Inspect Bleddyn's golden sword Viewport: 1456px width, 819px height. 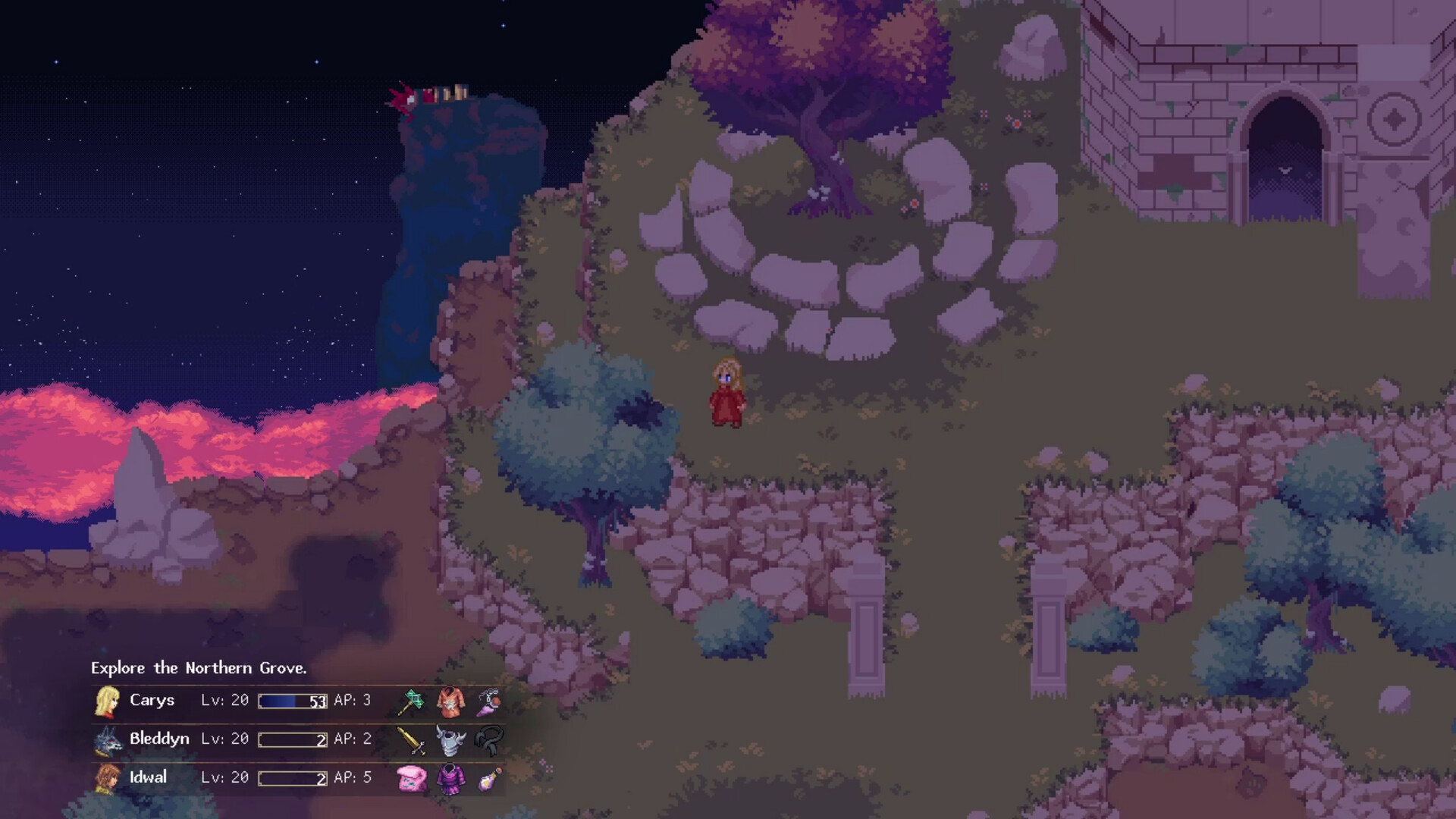tap(411, 740)
